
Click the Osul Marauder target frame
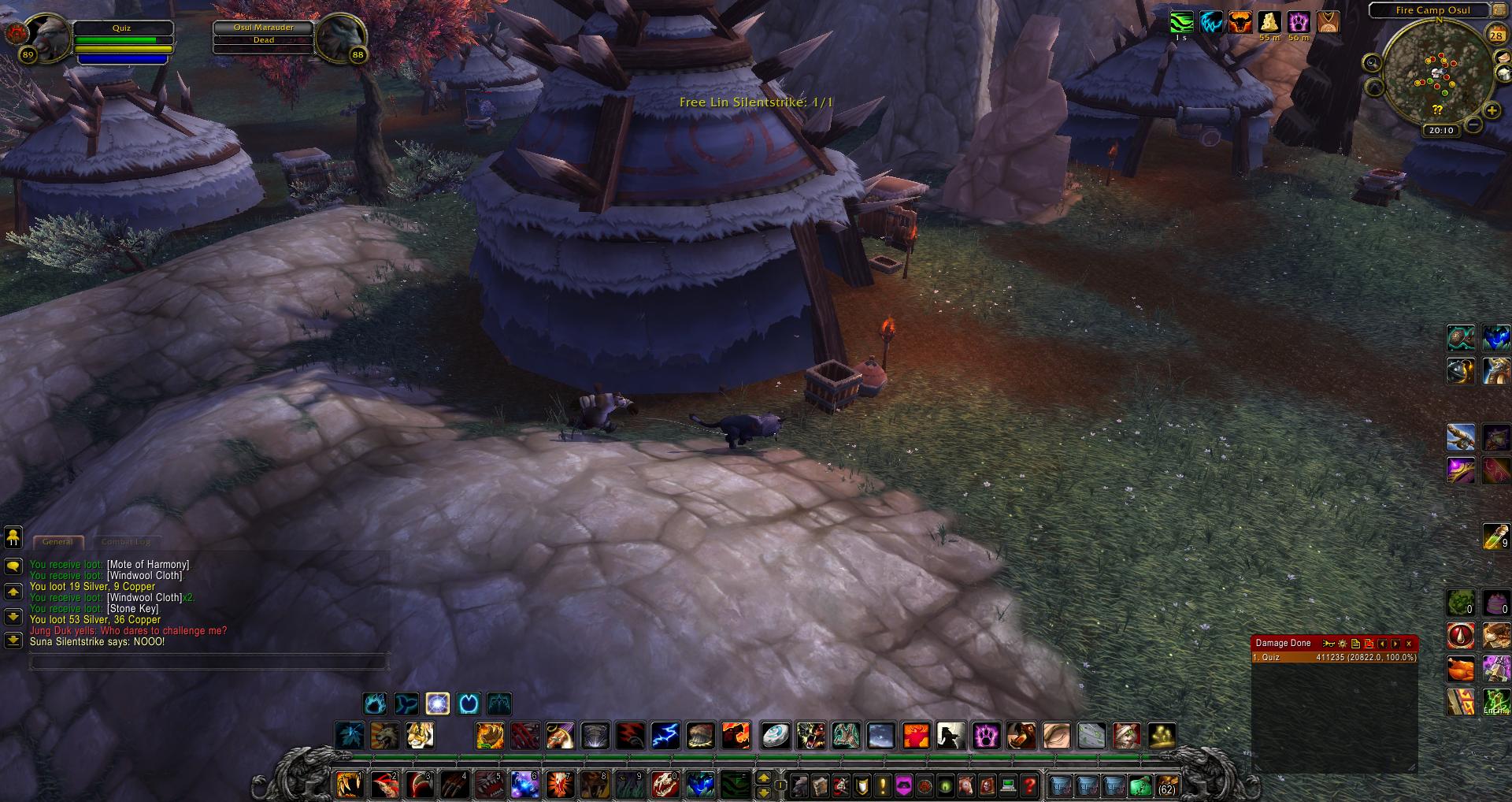click(x=264, y=34)
